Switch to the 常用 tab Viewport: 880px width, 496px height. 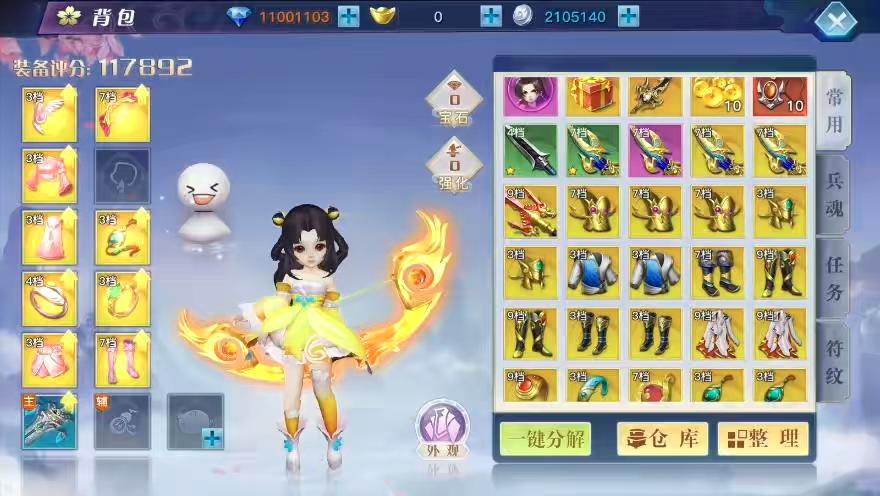click(x=834, y=110)
